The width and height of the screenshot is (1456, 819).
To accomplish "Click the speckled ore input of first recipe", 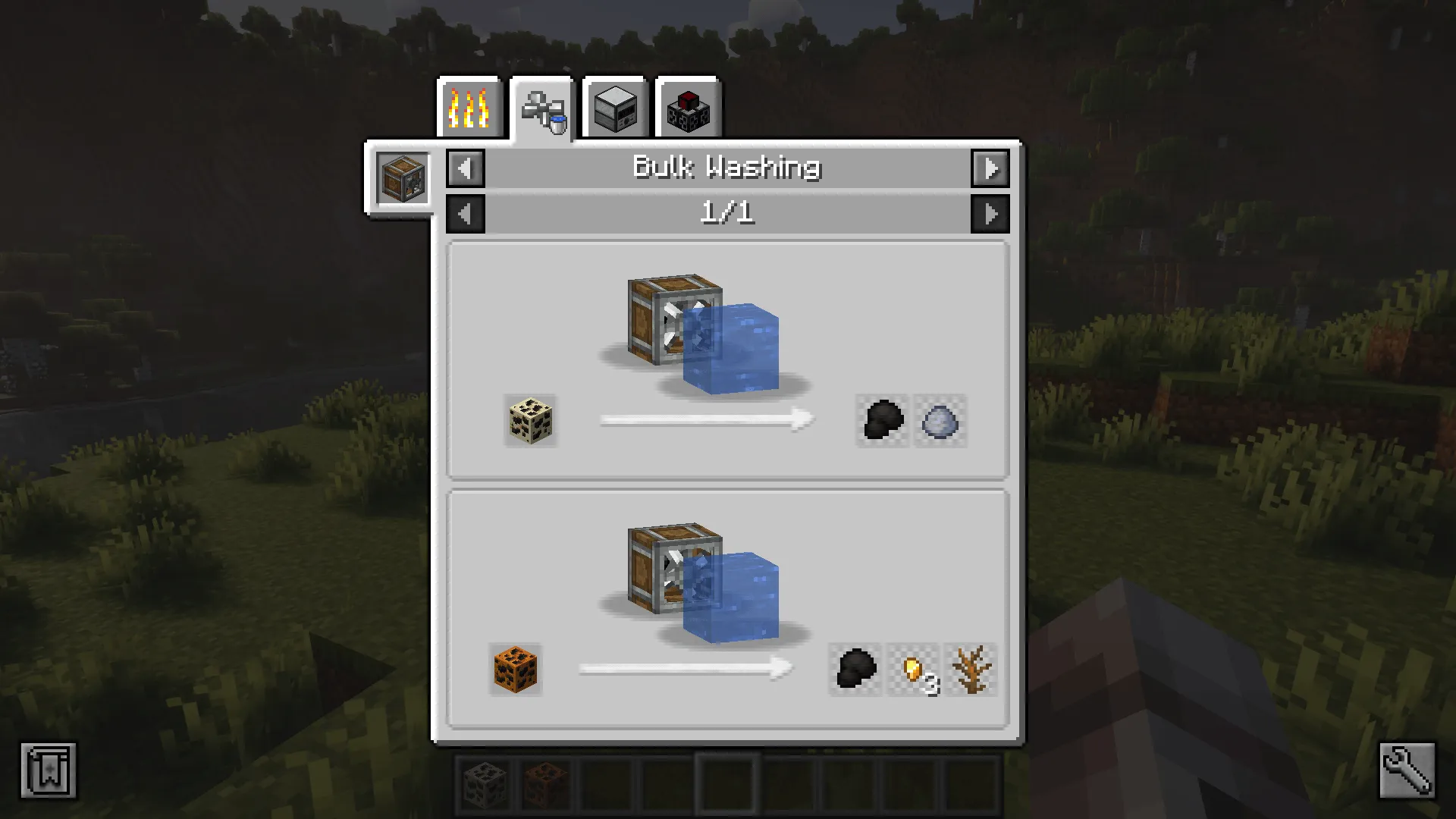I will [x=531, y=422].
